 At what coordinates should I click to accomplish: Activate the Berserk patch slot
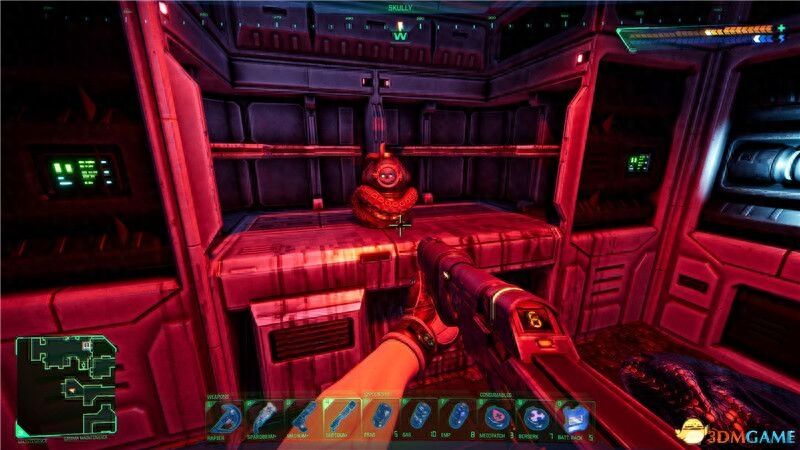[x=531, y=415]
